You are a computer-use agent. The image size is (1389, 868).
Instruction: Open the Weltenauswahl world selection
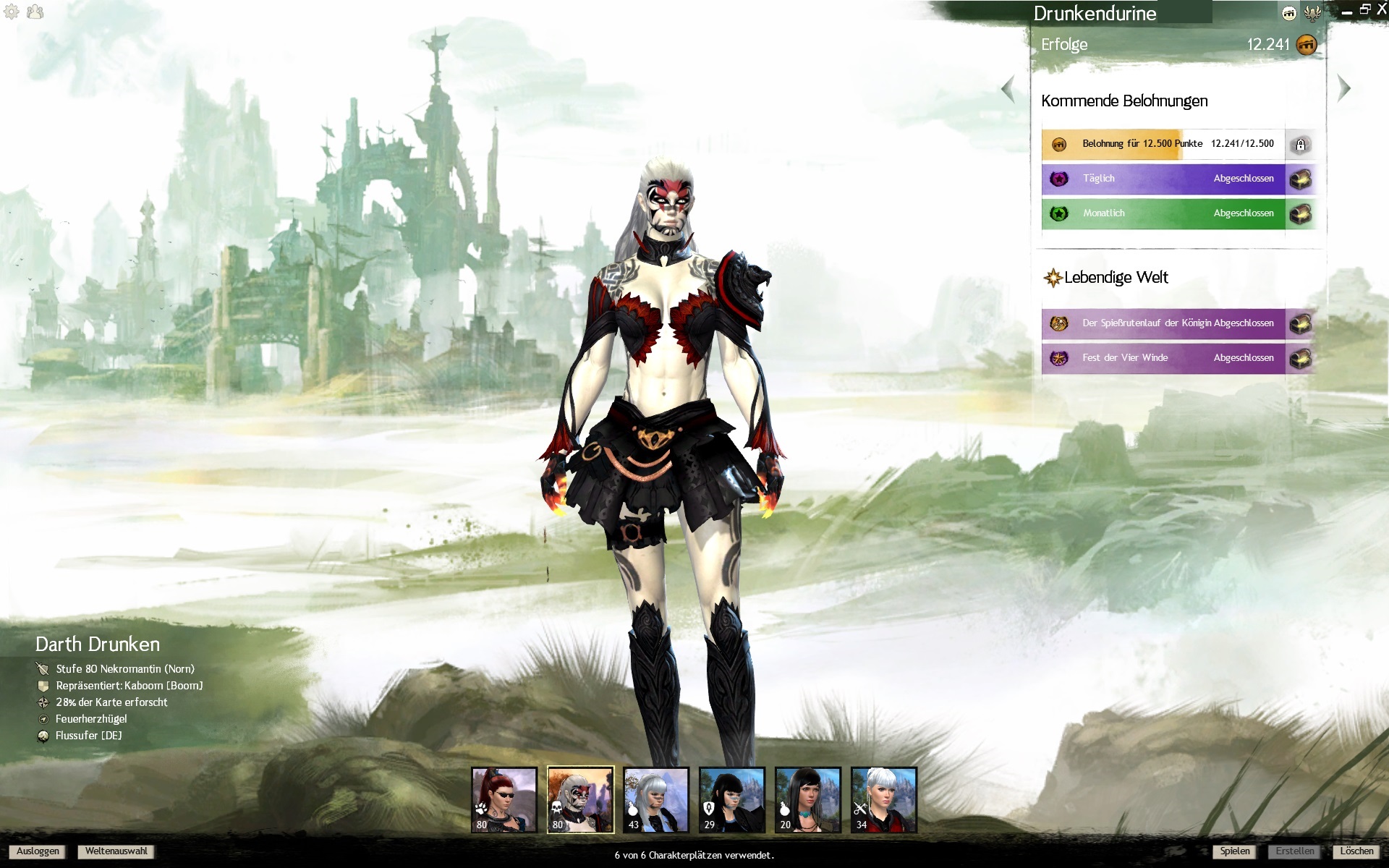(116, 851)
